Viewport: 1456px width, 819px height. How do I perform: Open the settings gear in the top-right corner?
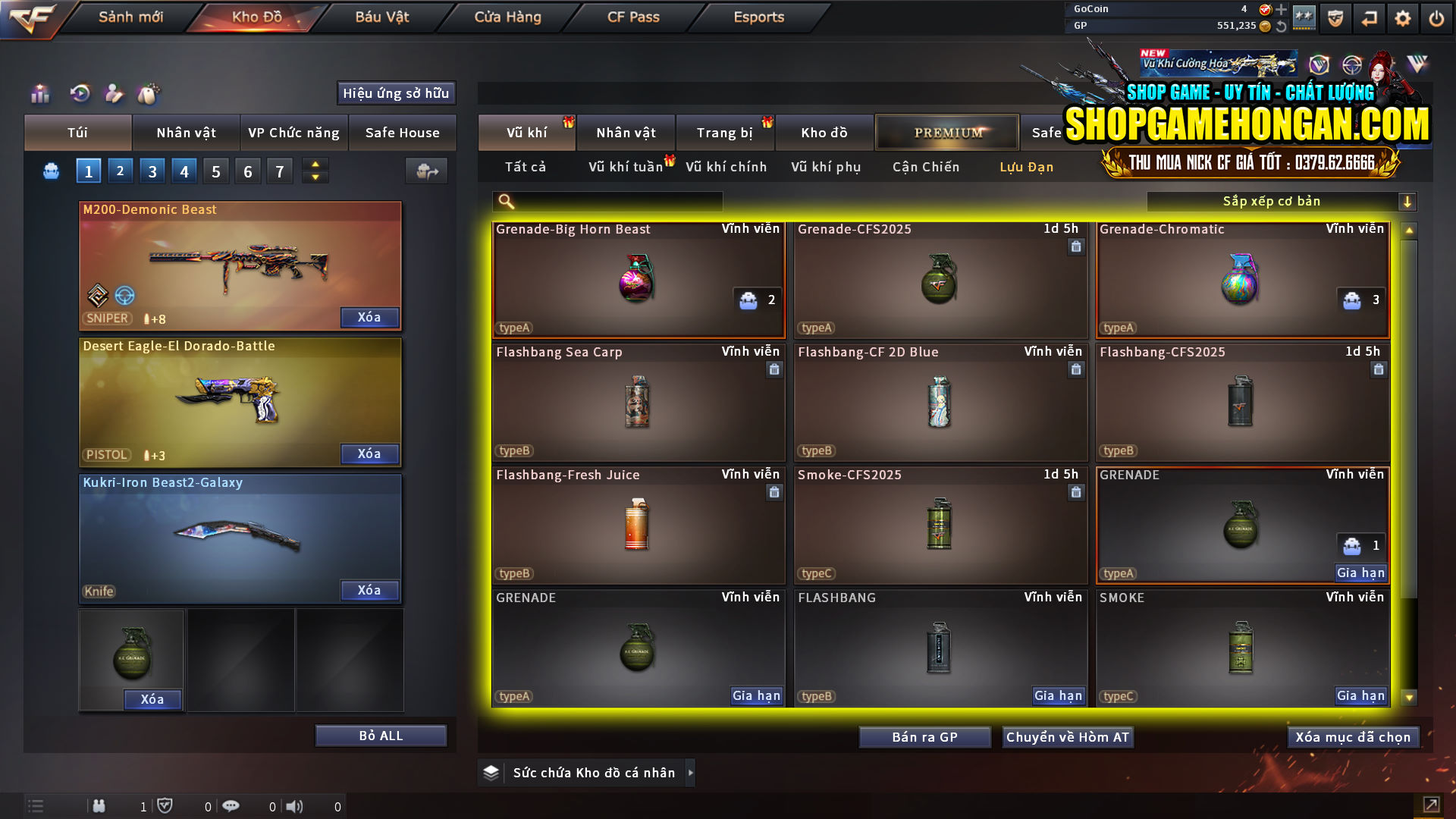pyautogui.click(x=1402, y=17)
